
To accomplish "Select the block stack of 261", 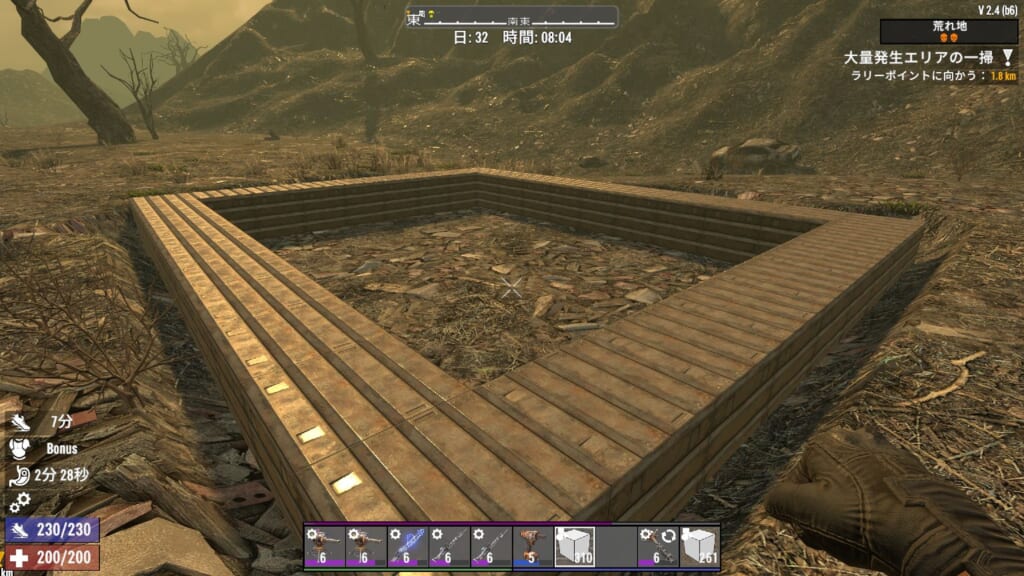I will click(699, 547).
